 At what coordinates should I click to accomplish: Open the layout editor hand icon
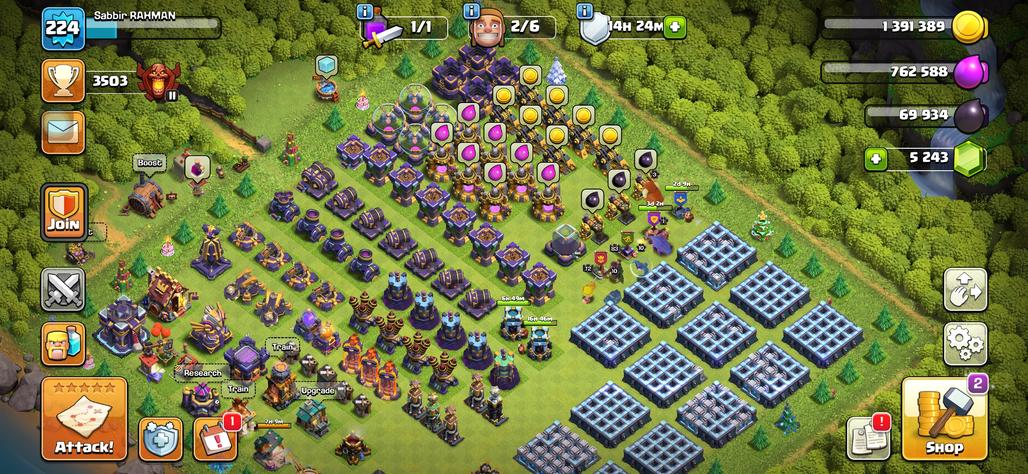965,290
